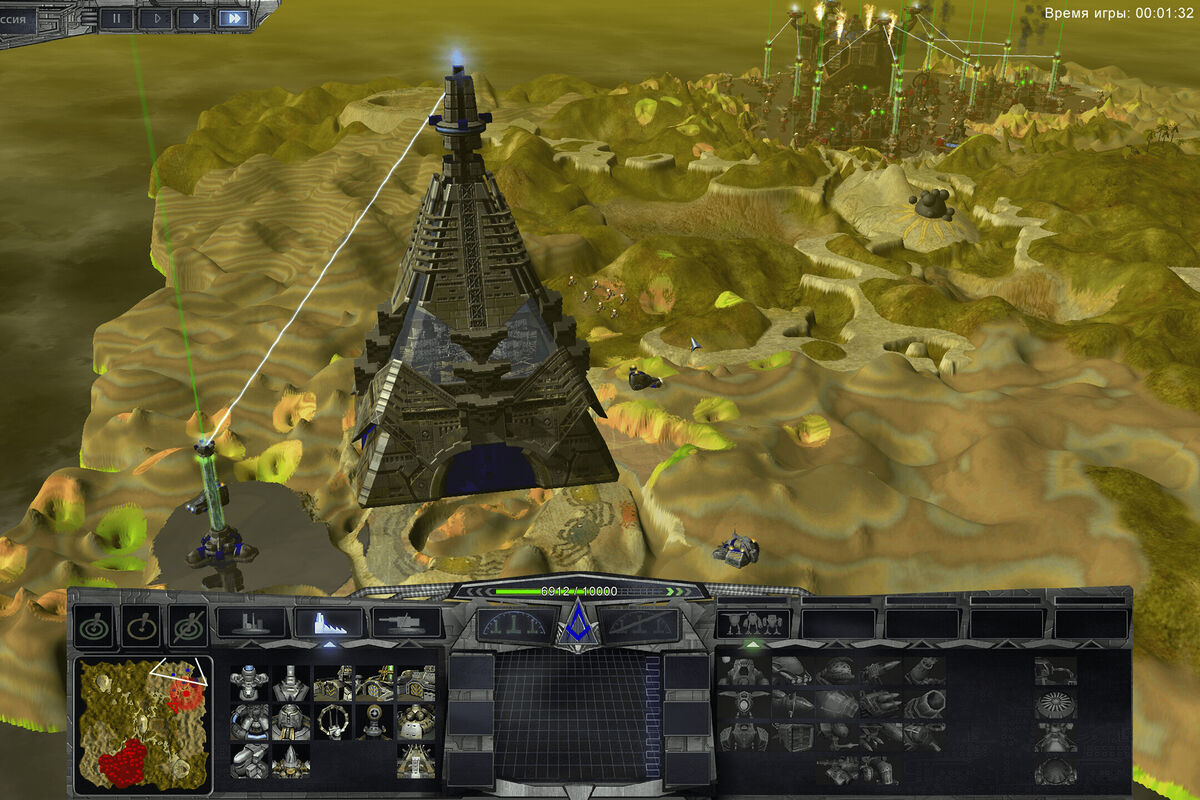Select the cone-shaped spire building icon
Viewport: 1200px width, 800px height.
tap(290, 760)
